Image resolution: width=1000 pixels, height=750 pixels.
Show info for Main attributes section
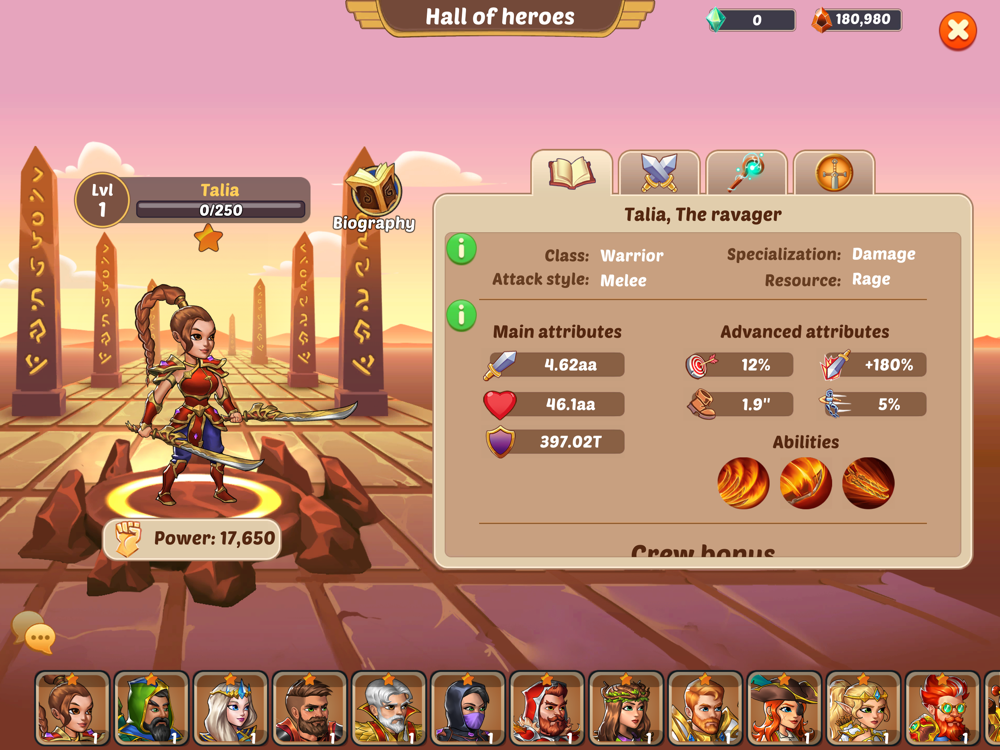click(x=461, y=316)
